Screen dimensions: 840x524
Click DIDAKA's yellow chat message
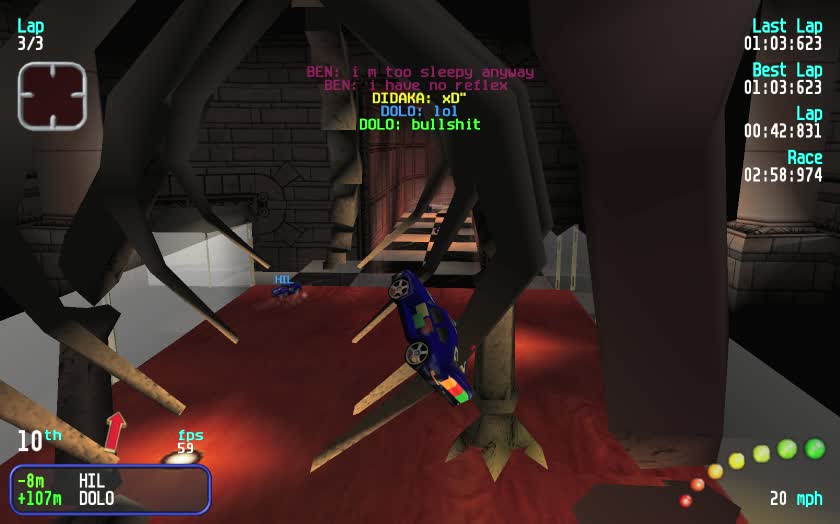pyautogui.click(x=419, y=98)
